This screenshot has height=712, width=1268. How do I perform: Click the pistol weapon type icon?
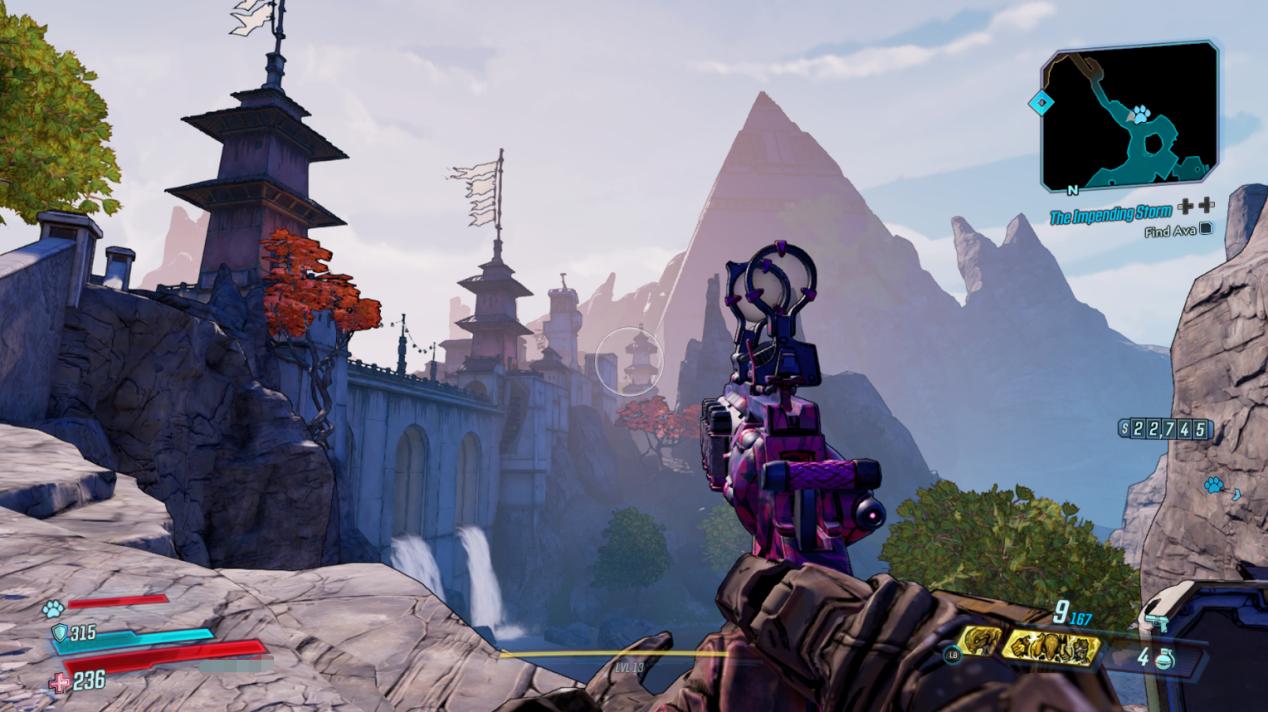(1160, 622)
